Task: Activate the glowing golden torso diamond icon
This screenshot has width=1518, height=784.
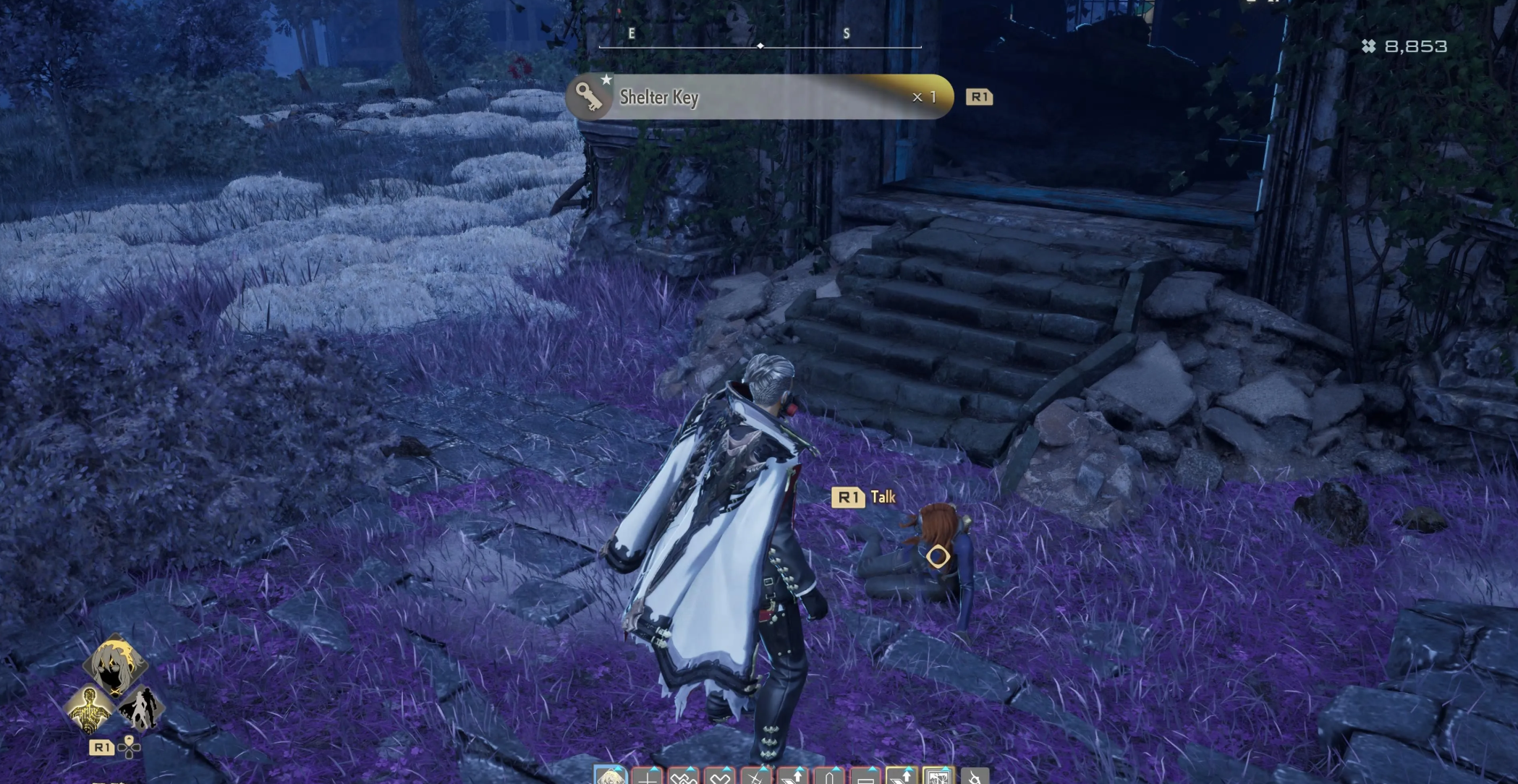Action: coord(89,707)
